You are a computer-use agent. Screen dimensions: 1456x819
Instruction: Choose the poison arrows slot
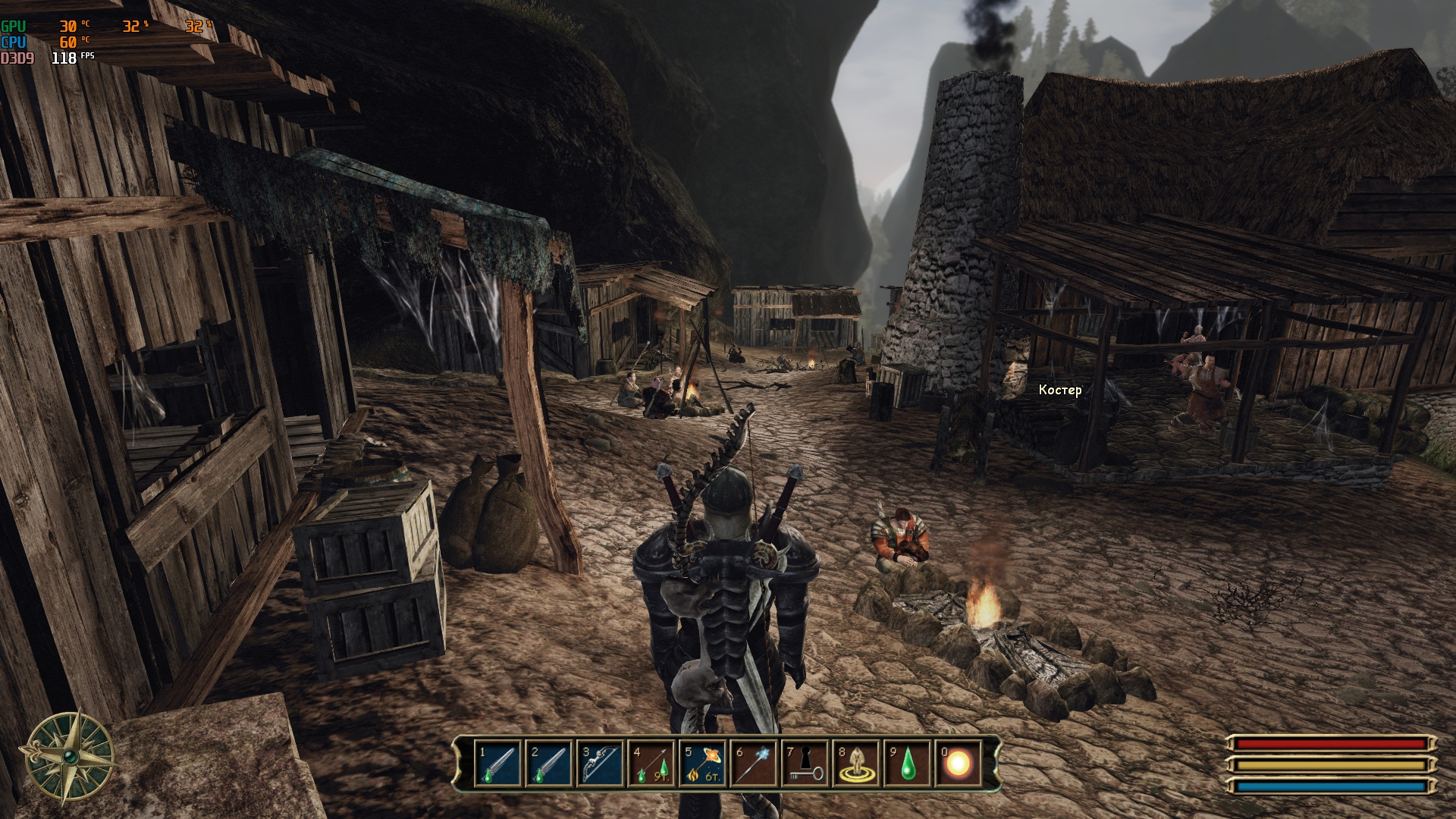pos(652,763)
